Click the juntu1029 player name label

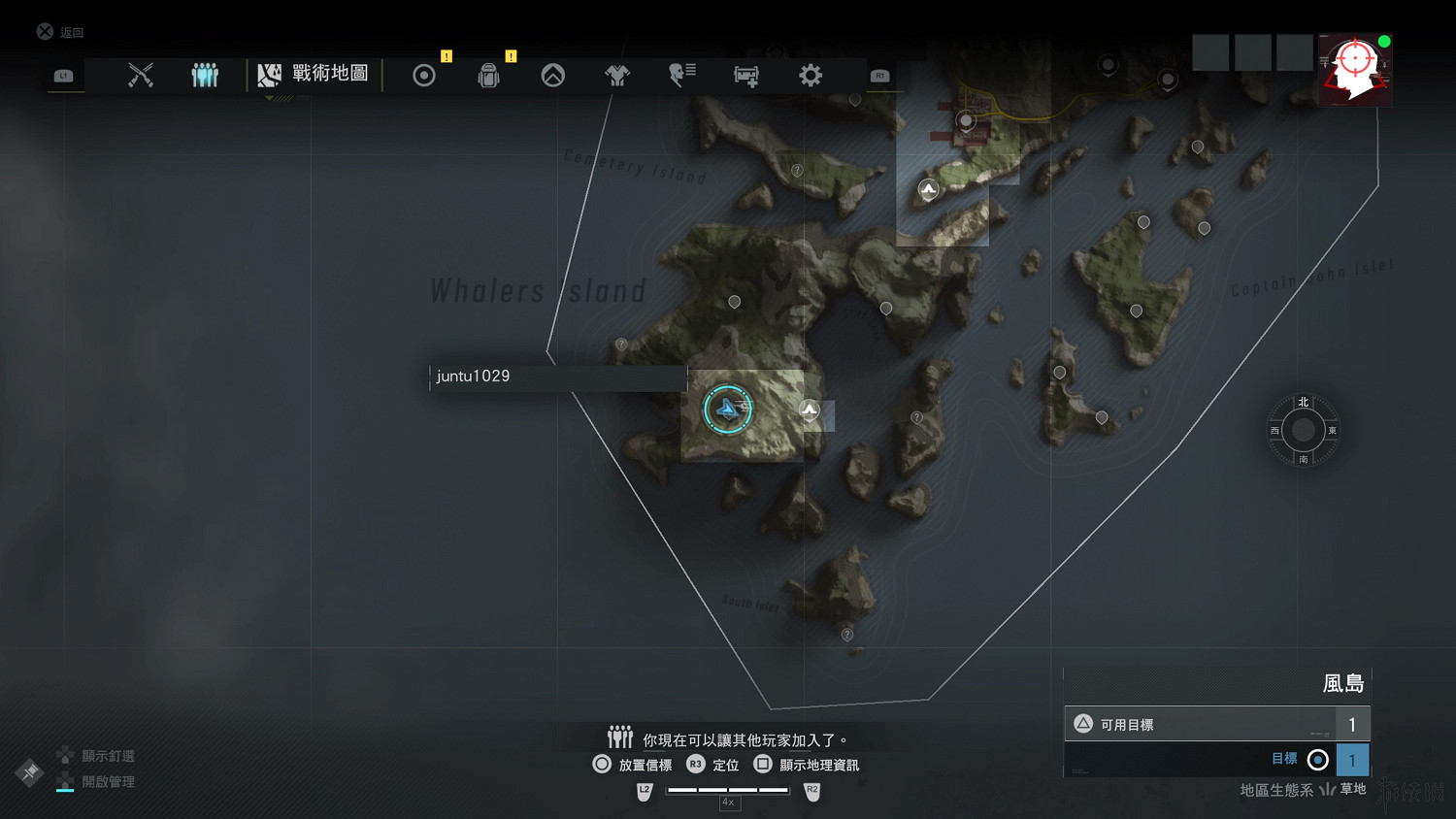(x=557, y=377)
